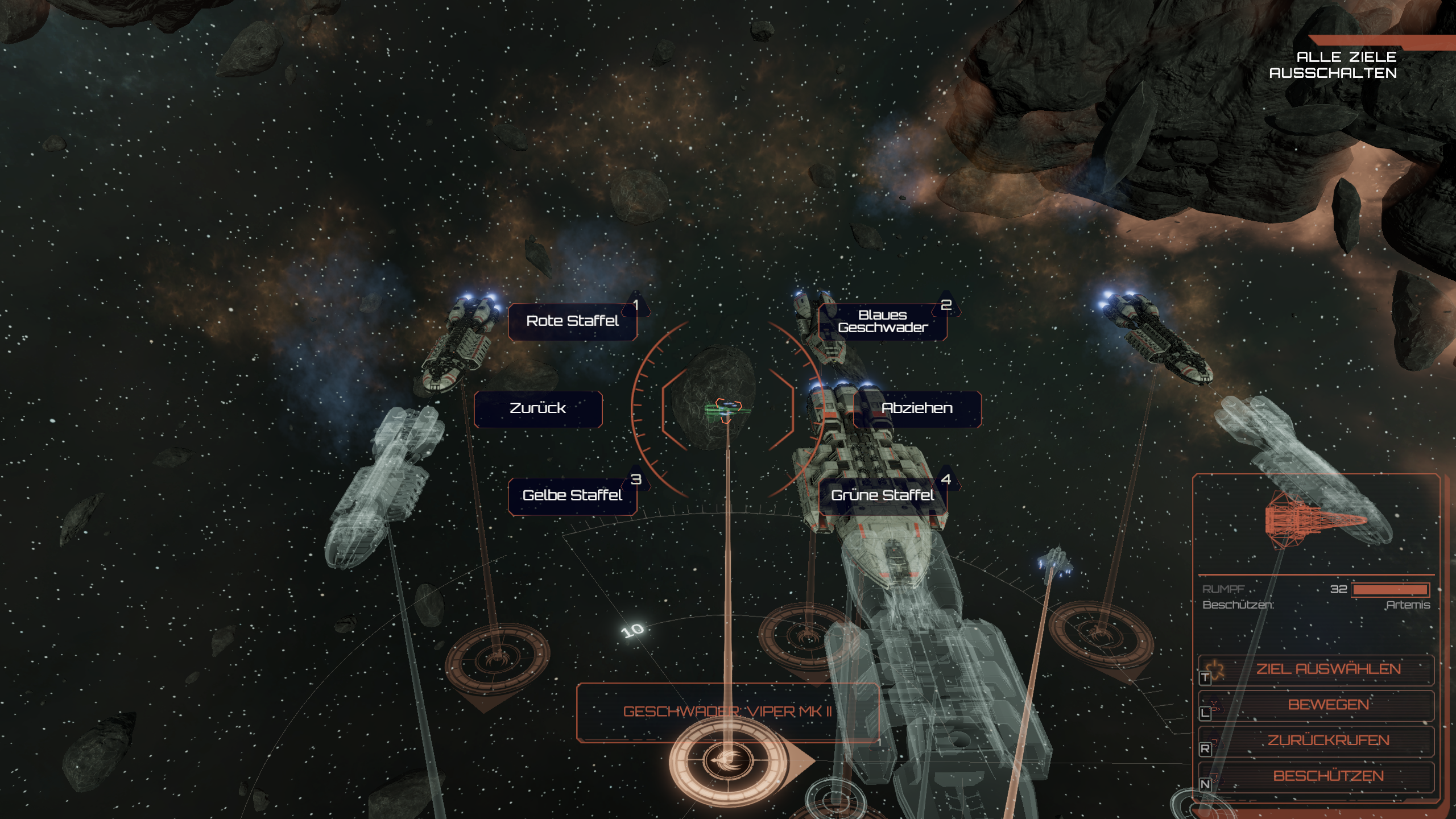Issue the Bewegen order
This screenshot has height=819, width=1456.
tap(1327, 705)
